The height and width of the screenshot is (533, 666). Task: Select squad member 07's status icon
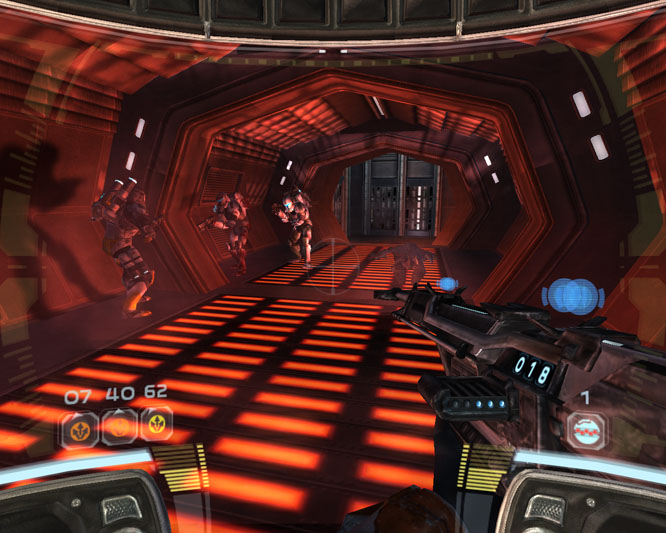pos(78,429)
